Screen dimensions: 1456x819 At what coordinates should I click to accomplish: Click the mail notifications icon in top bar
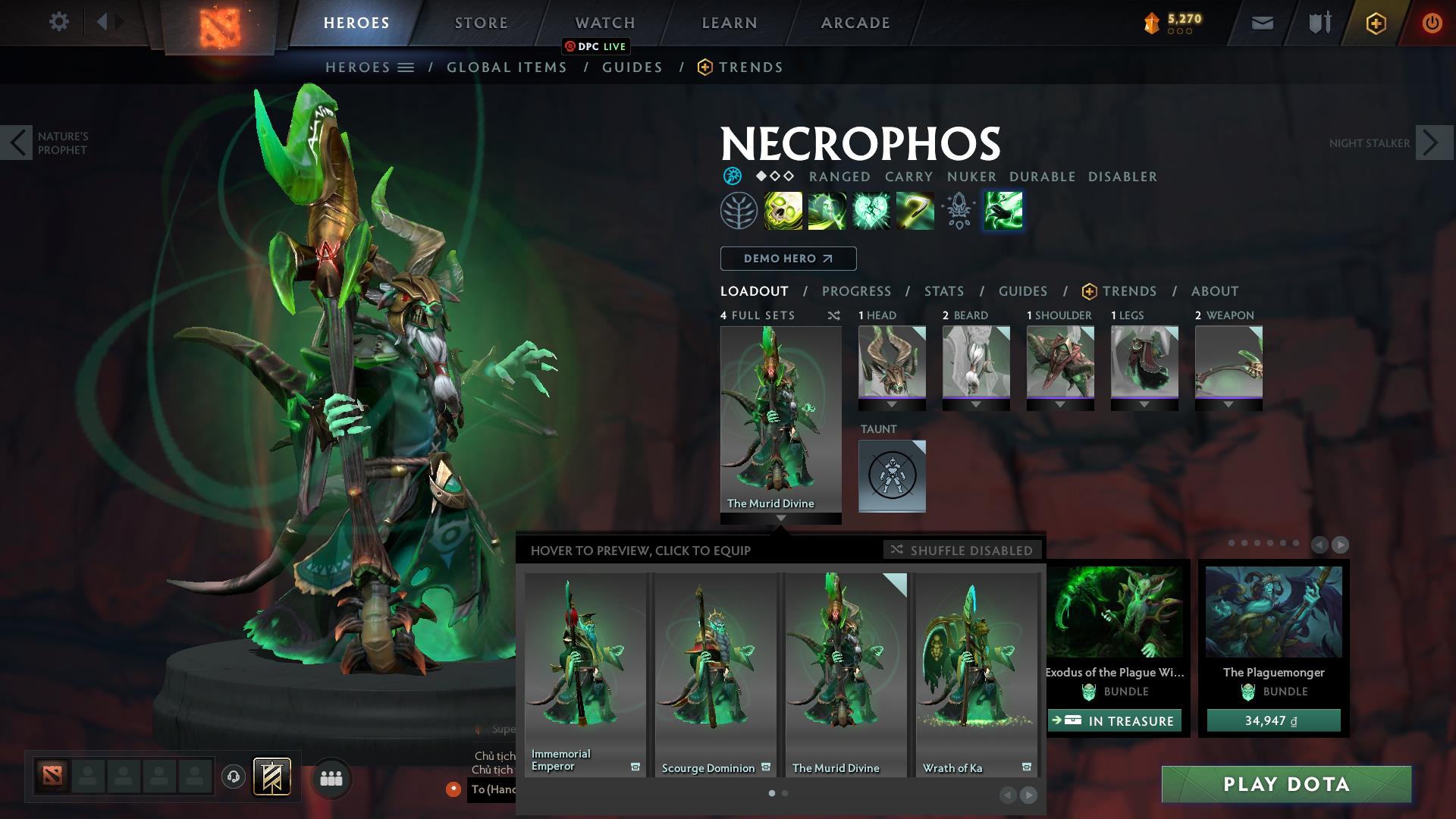pos(1261,22)
